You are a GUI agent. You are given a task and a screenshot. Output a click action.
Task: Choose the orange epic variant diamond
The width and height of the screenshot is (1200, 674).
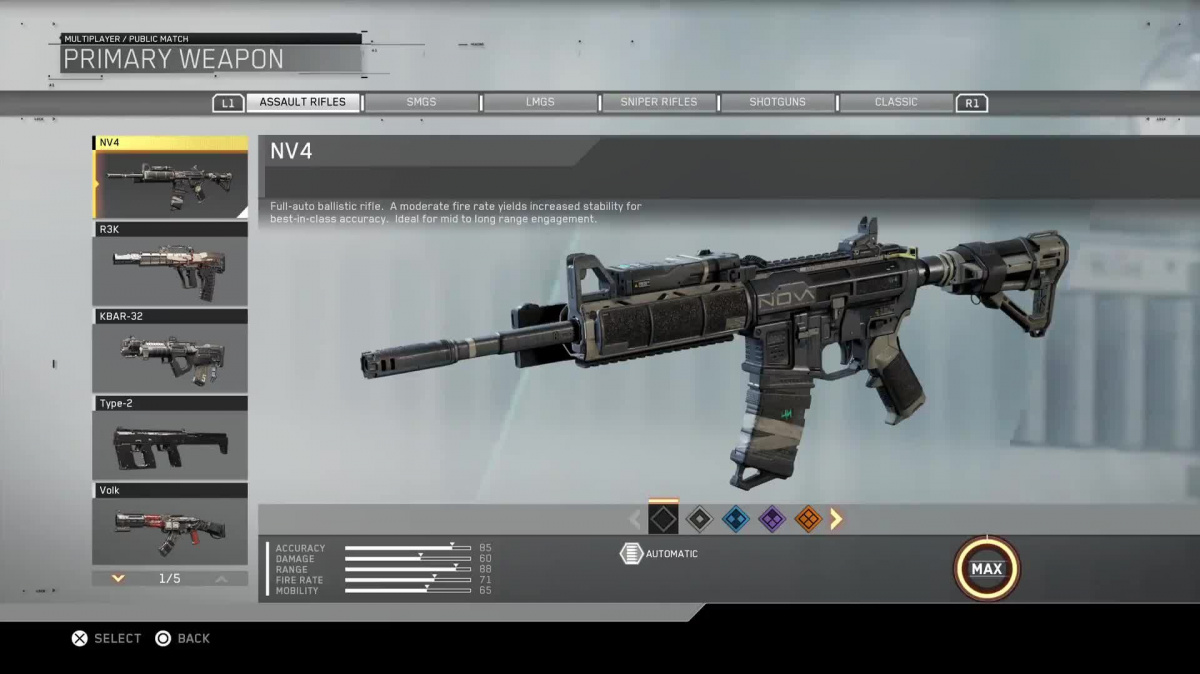[807, 519]
